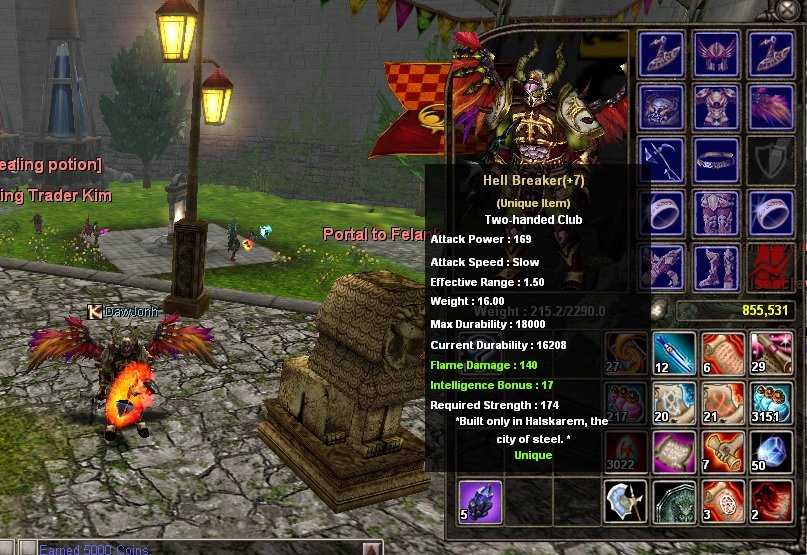Select the blue rune scroll stack of 20
Screen dimensions: 807x555
click(673, 403)
